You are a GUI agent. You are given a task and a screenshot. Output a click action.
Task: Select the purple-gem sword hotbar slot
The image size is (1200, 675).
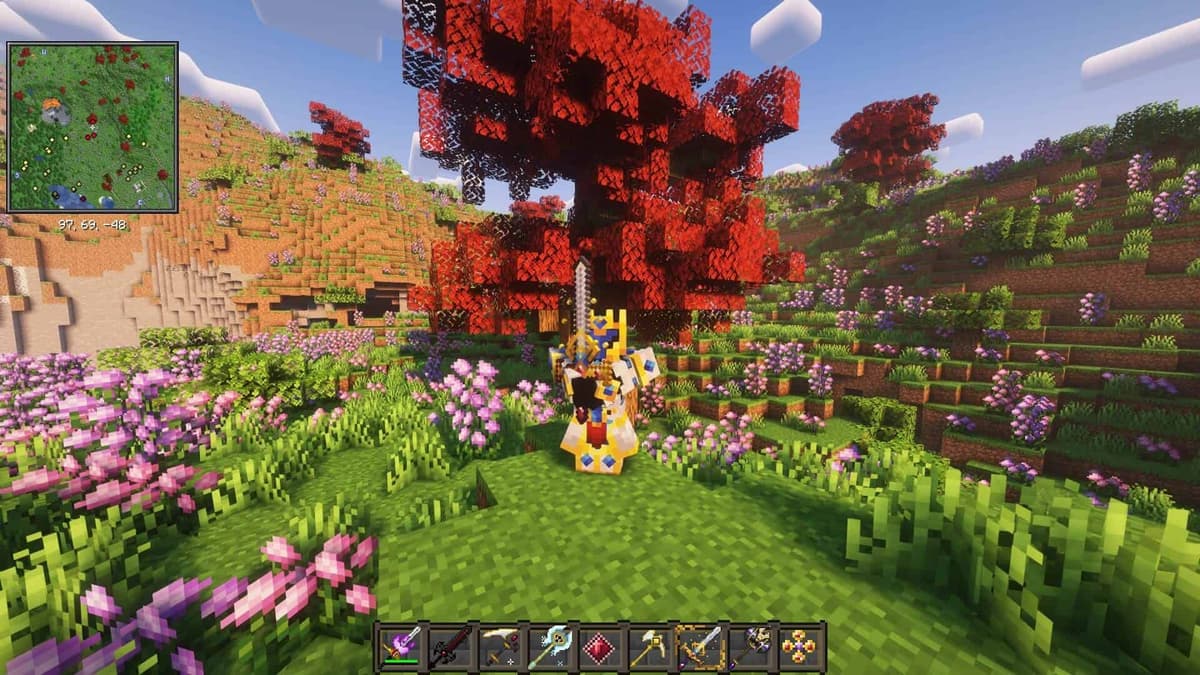(401, 647)
